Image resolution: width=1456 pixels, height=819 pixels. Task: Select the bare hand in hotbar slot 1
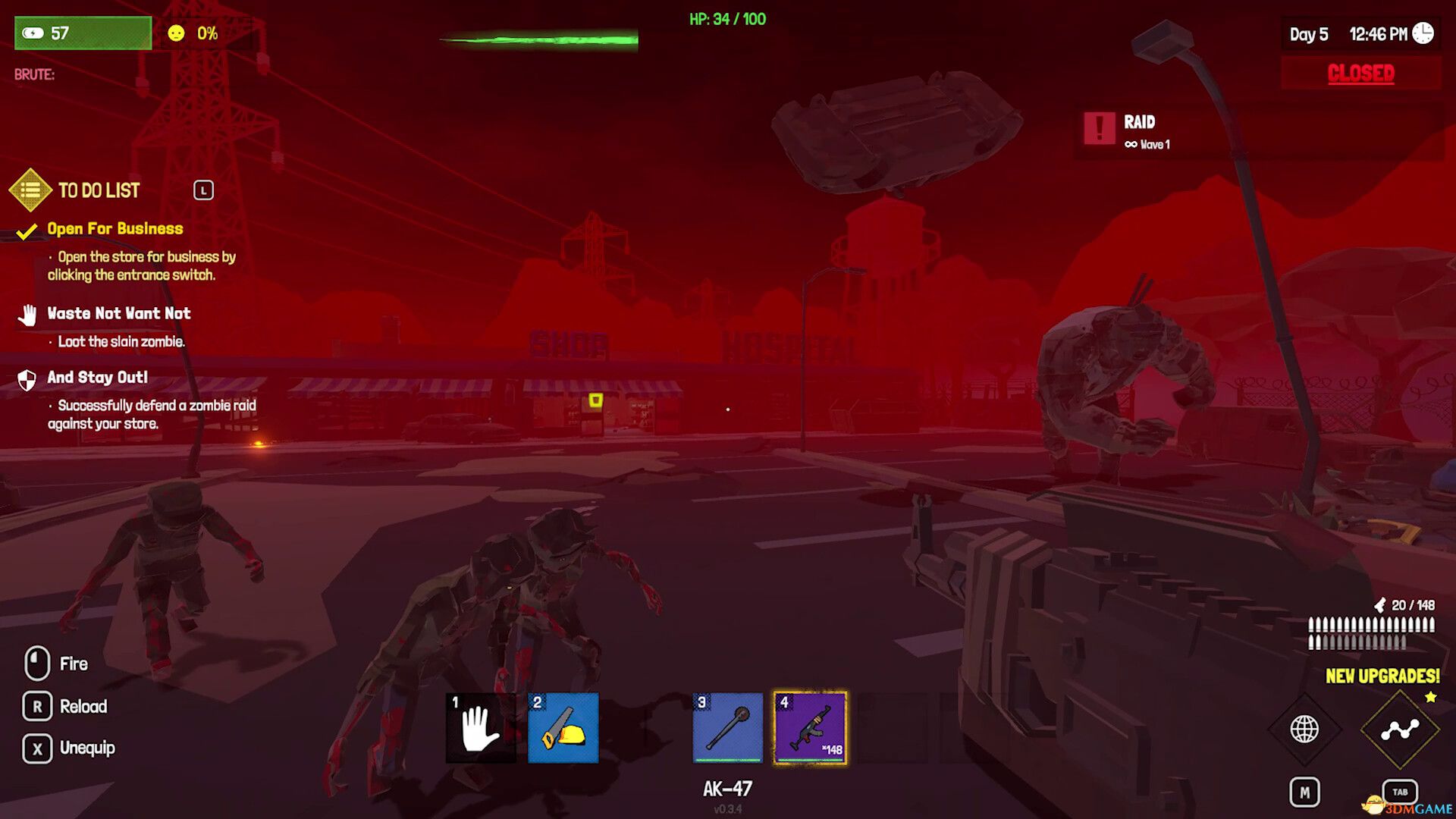(480, 727)
